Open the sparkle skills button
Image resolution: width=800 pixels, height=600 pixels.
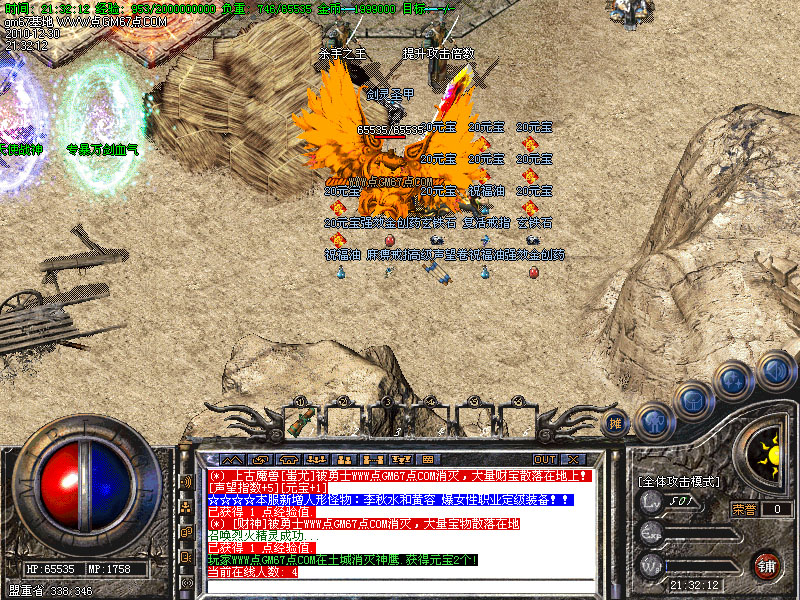733,380
